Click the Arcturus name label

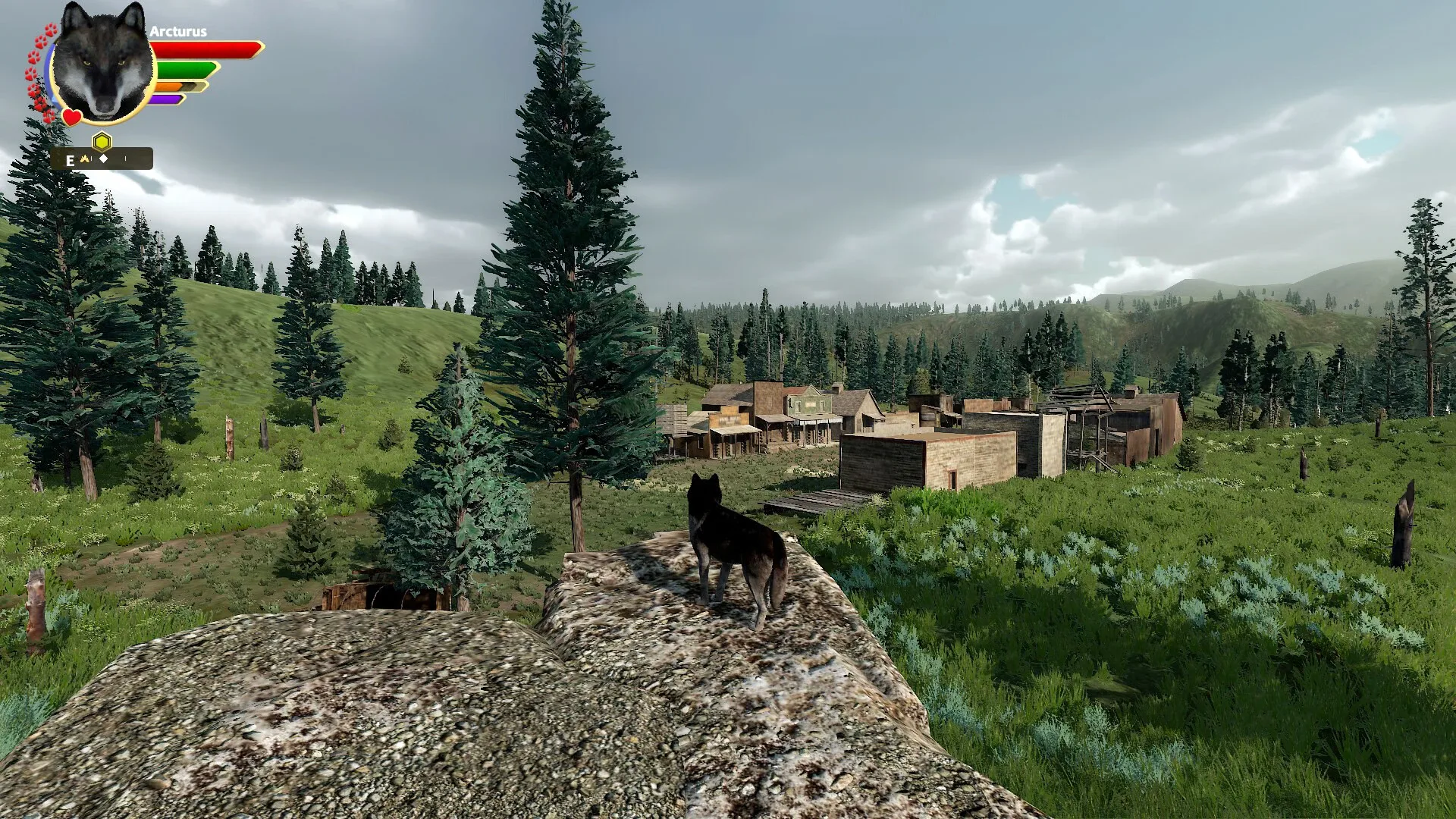pyautogui.click(x=179, y=31)
